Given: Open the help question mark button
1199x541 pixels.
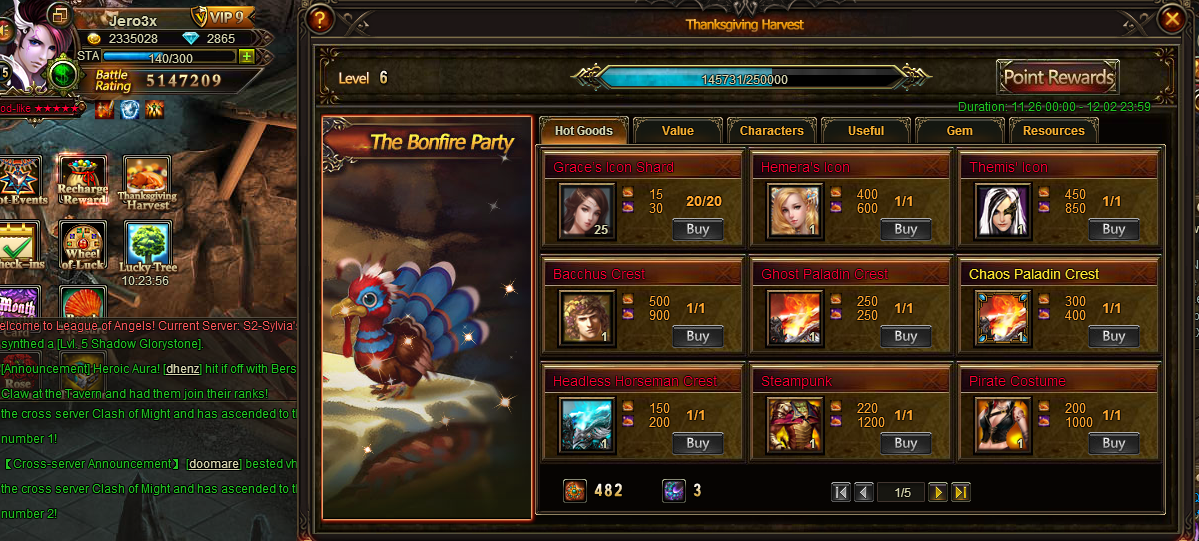Looking at the screenshot, I should [320, 19].
